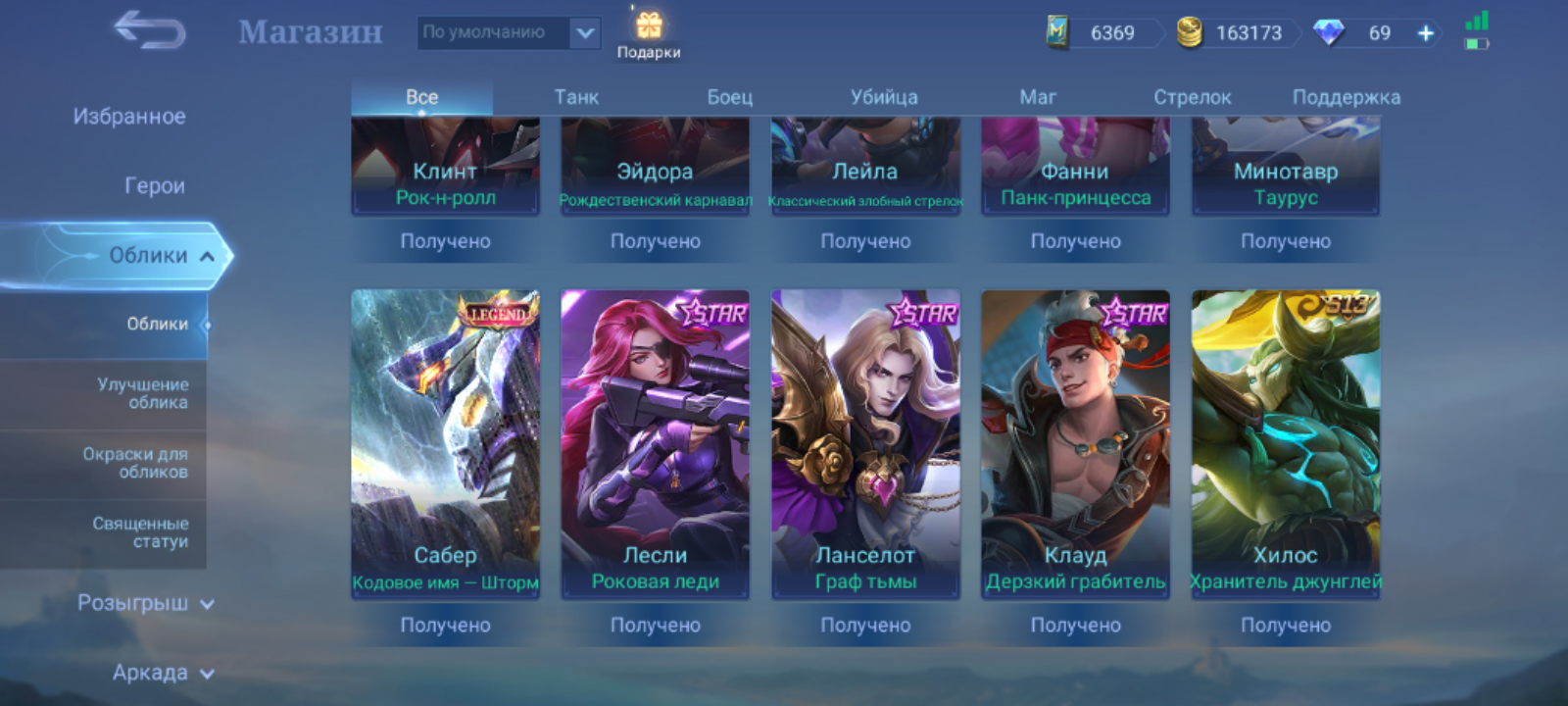Open the «По умолчанию» sort dropdown

click(x=508, y=32)
